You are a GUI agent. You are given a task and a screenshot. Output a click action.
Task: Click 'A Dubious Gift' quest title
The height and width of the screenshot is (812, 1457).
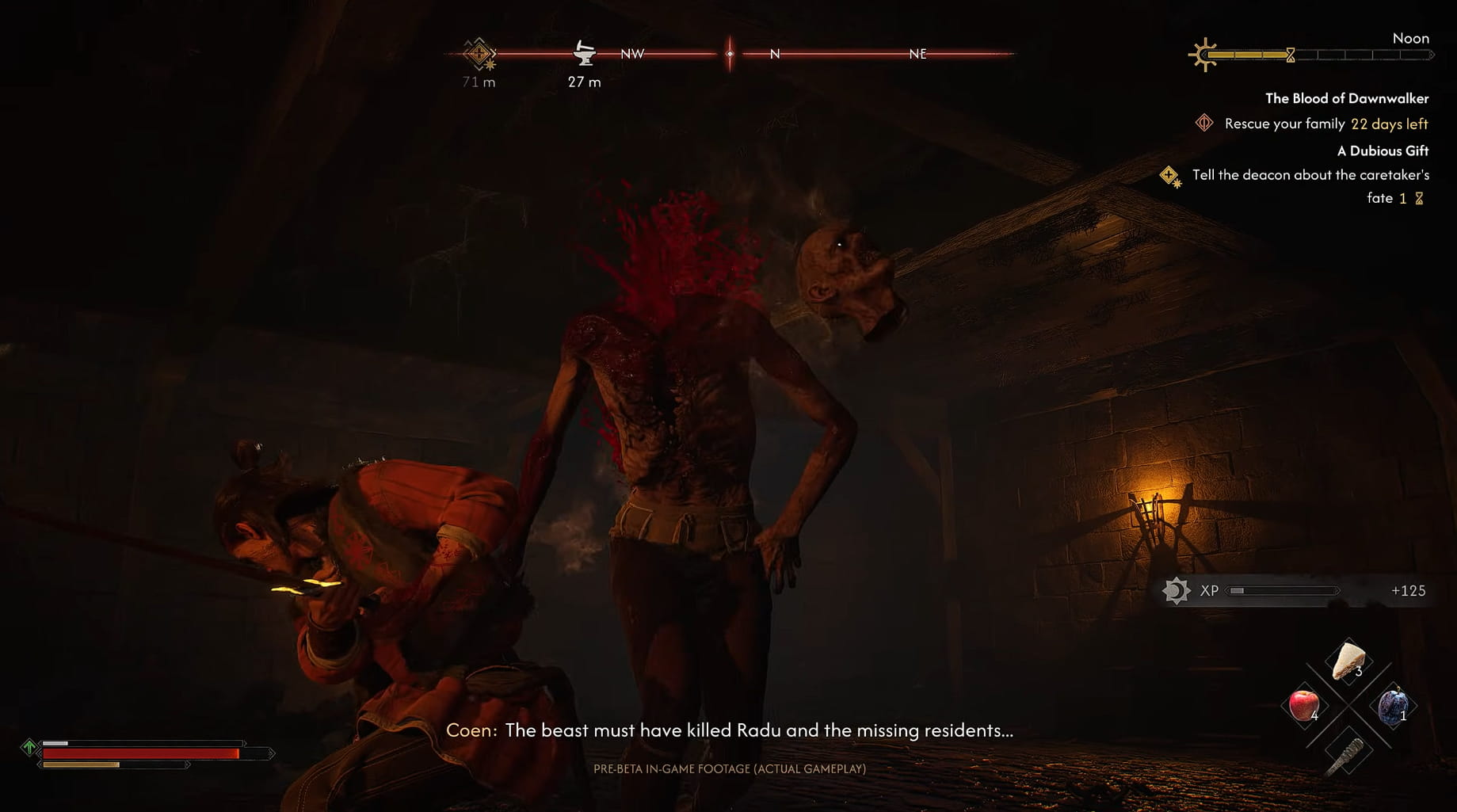click(x=1383, y=151)
